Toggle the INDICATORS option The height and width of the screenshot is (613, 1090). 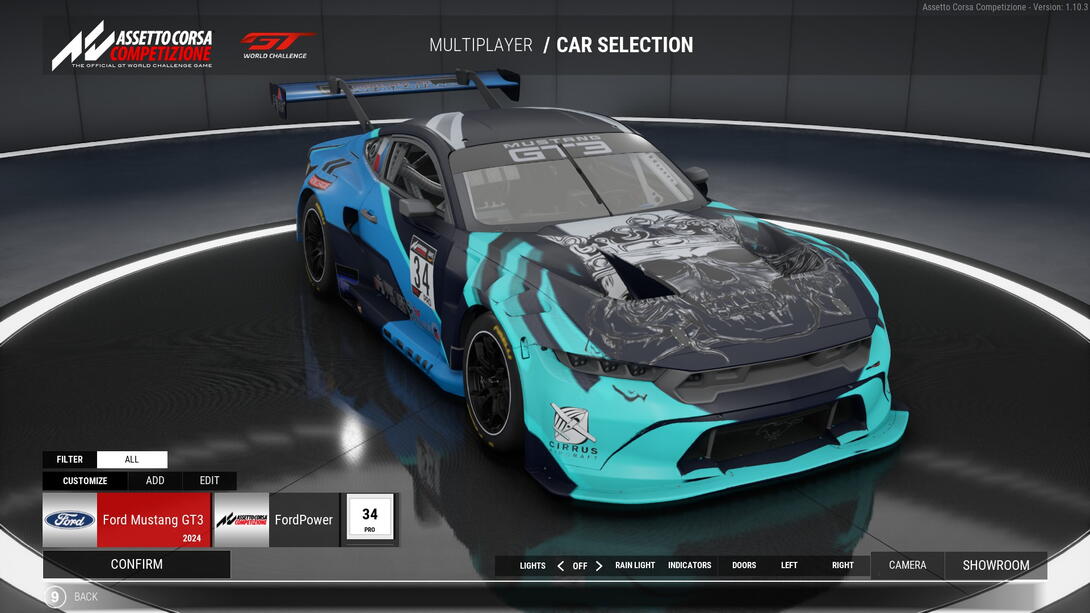coord(690,566)
